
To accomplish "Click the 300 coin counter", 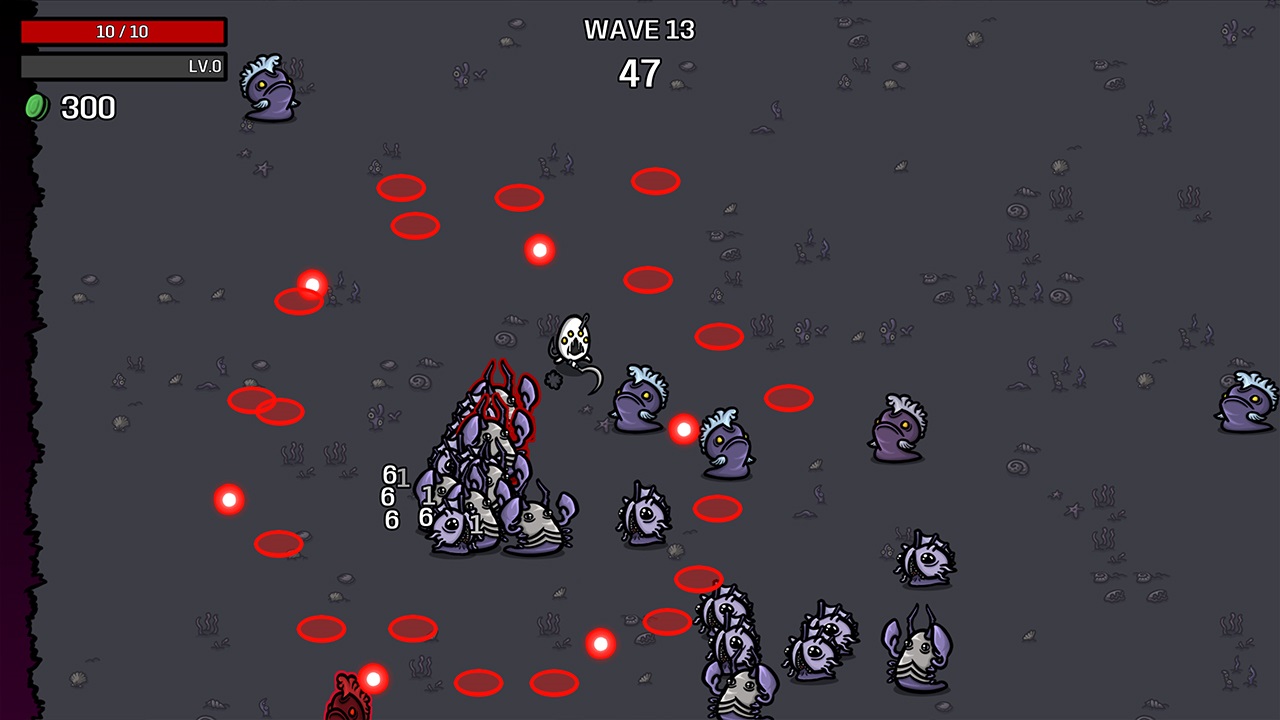I will [x=87, y=108].
